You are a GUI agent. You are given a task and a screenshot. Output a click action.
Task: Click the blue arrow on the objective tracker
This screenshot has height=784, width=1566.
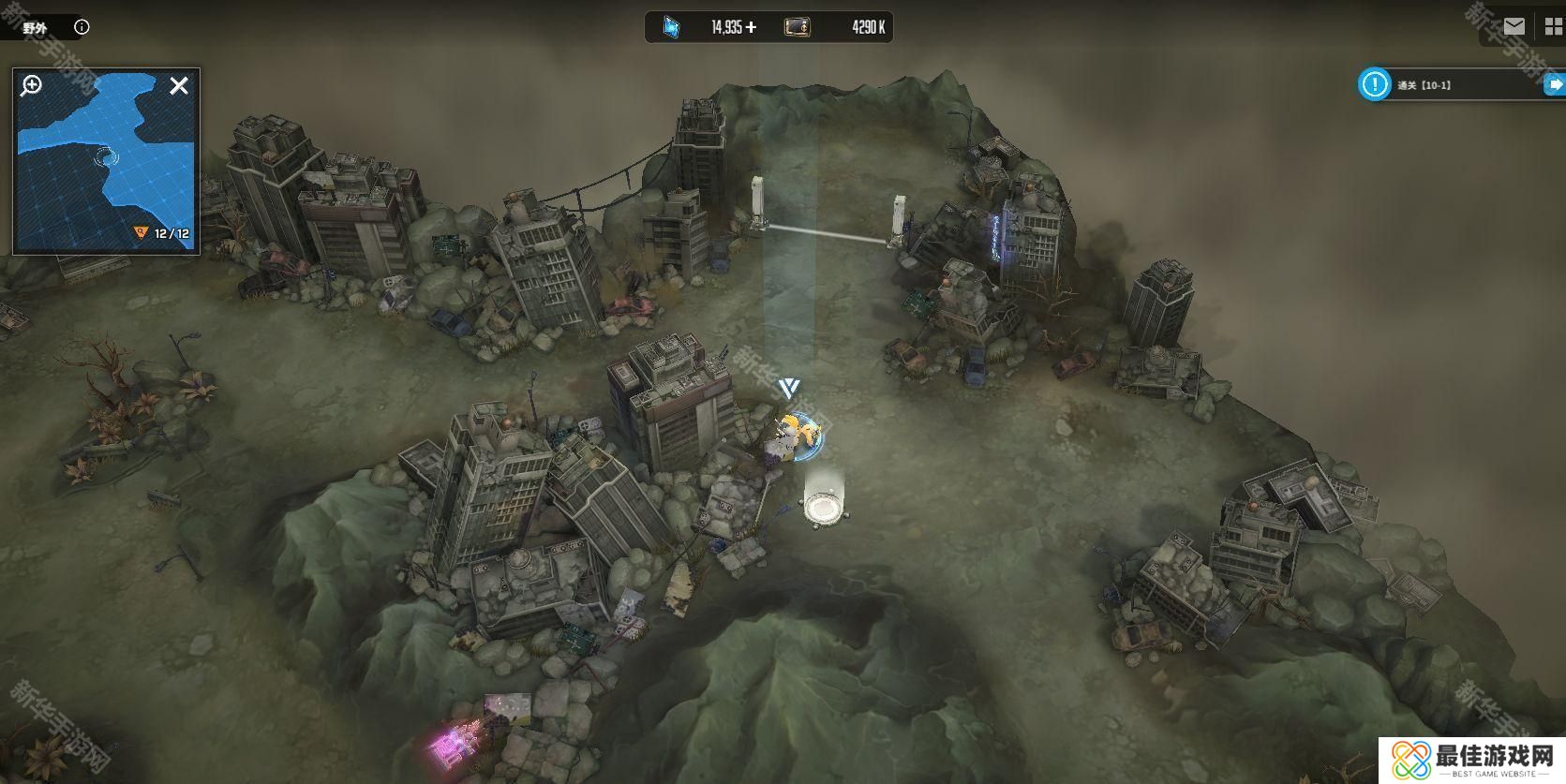tap(1555, 85)
